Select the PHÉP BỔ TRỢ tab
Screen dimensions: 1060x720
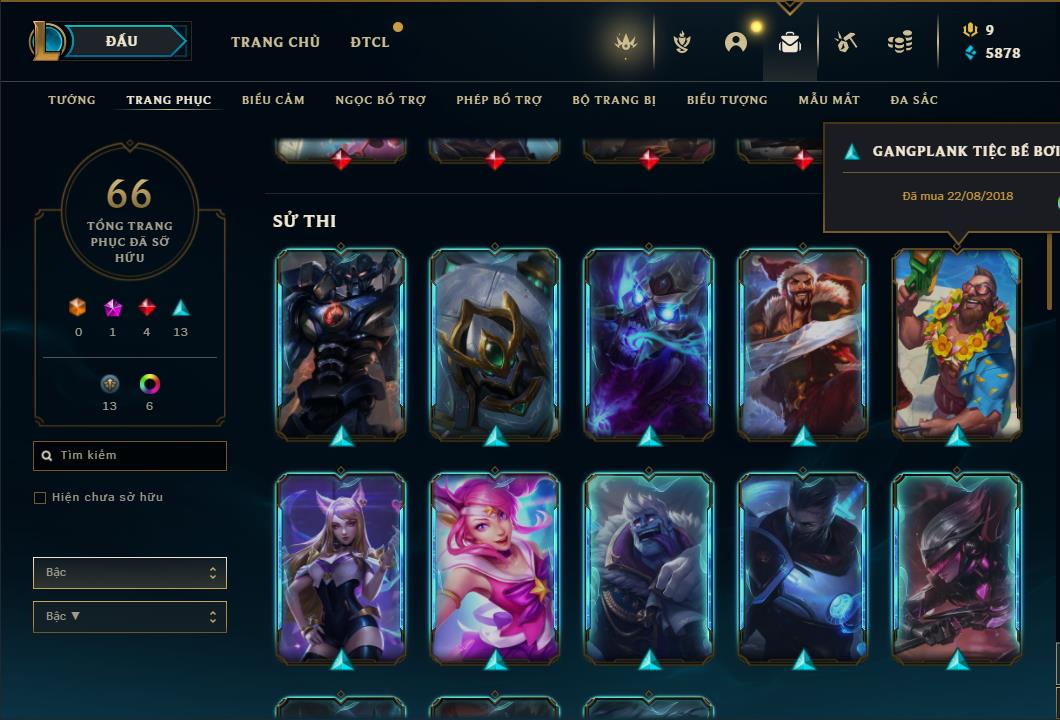(499, 100)
